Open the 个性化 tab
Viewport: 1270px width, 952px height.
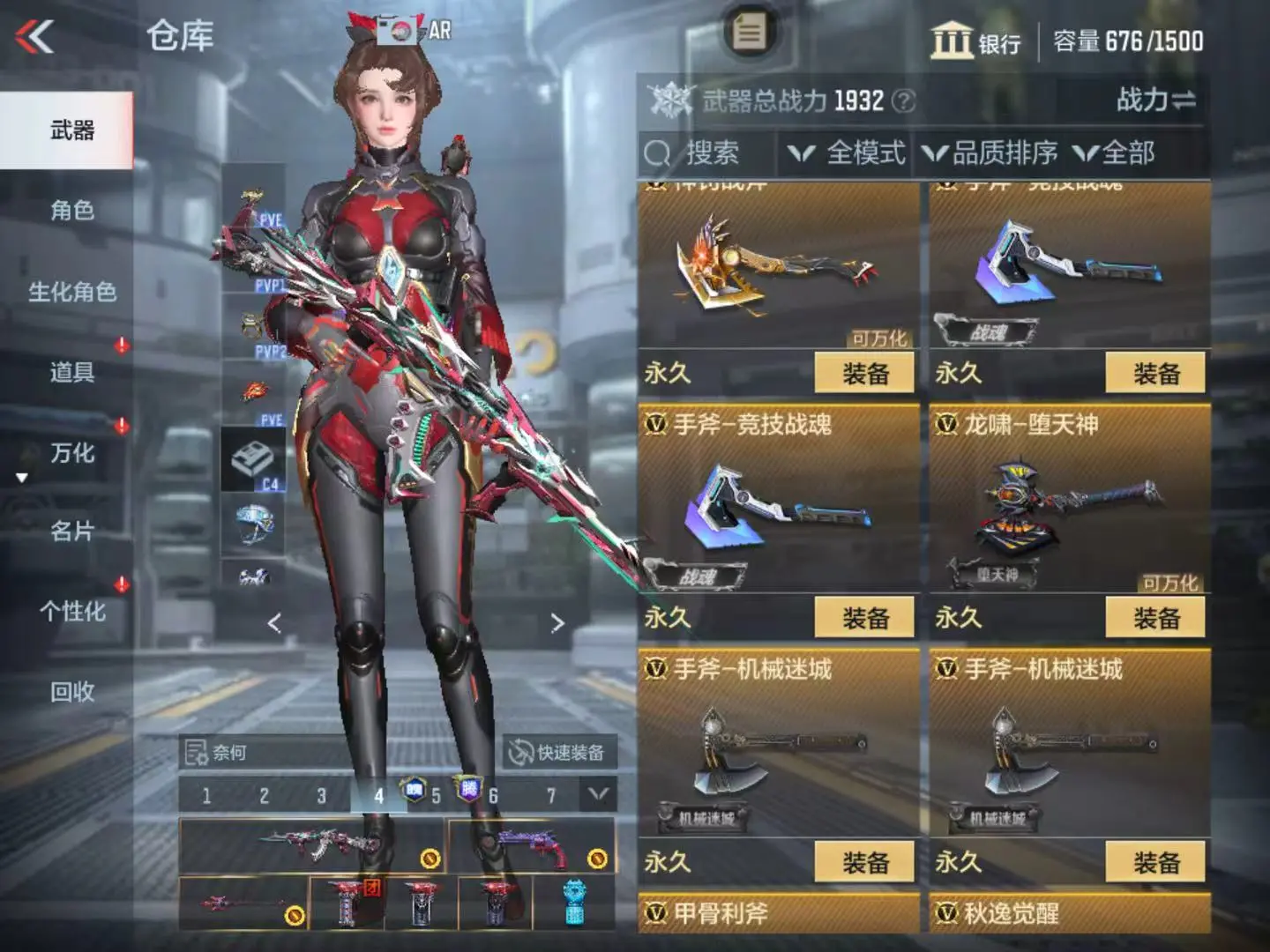click(x=71, y=612)
